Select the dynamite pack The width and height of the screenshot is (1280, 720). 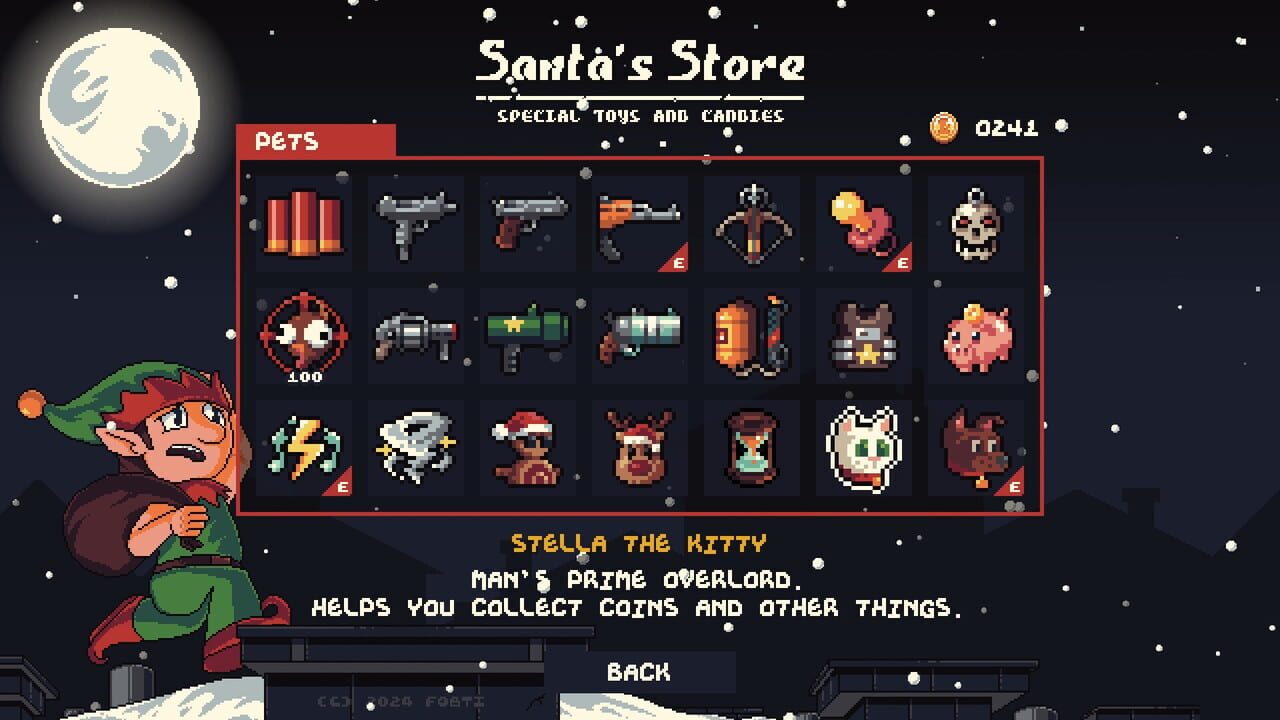pos(751,336)
